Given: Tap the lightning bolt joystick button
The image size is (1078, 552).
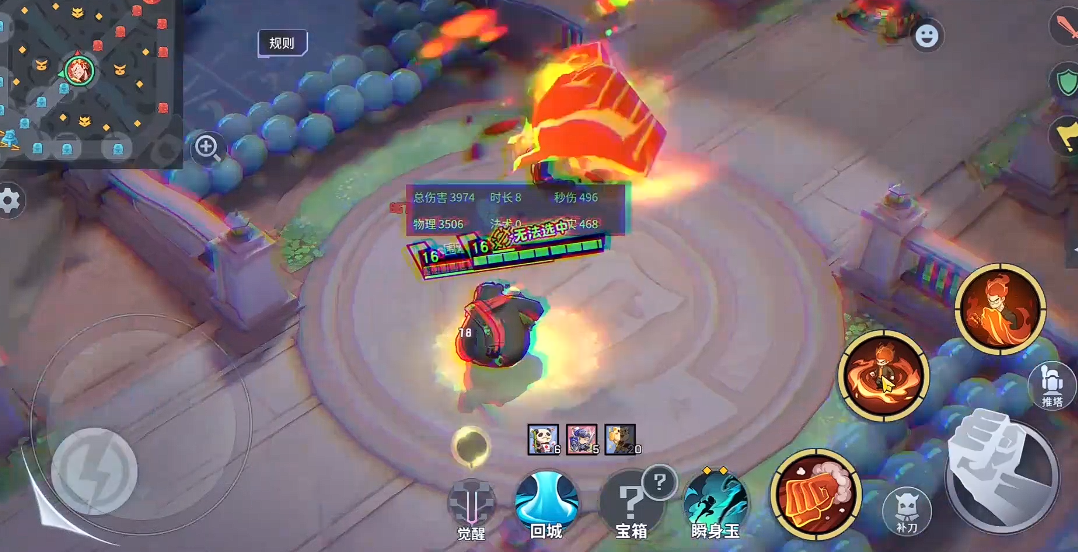Looking at the screenshot, I should (93, 472).
